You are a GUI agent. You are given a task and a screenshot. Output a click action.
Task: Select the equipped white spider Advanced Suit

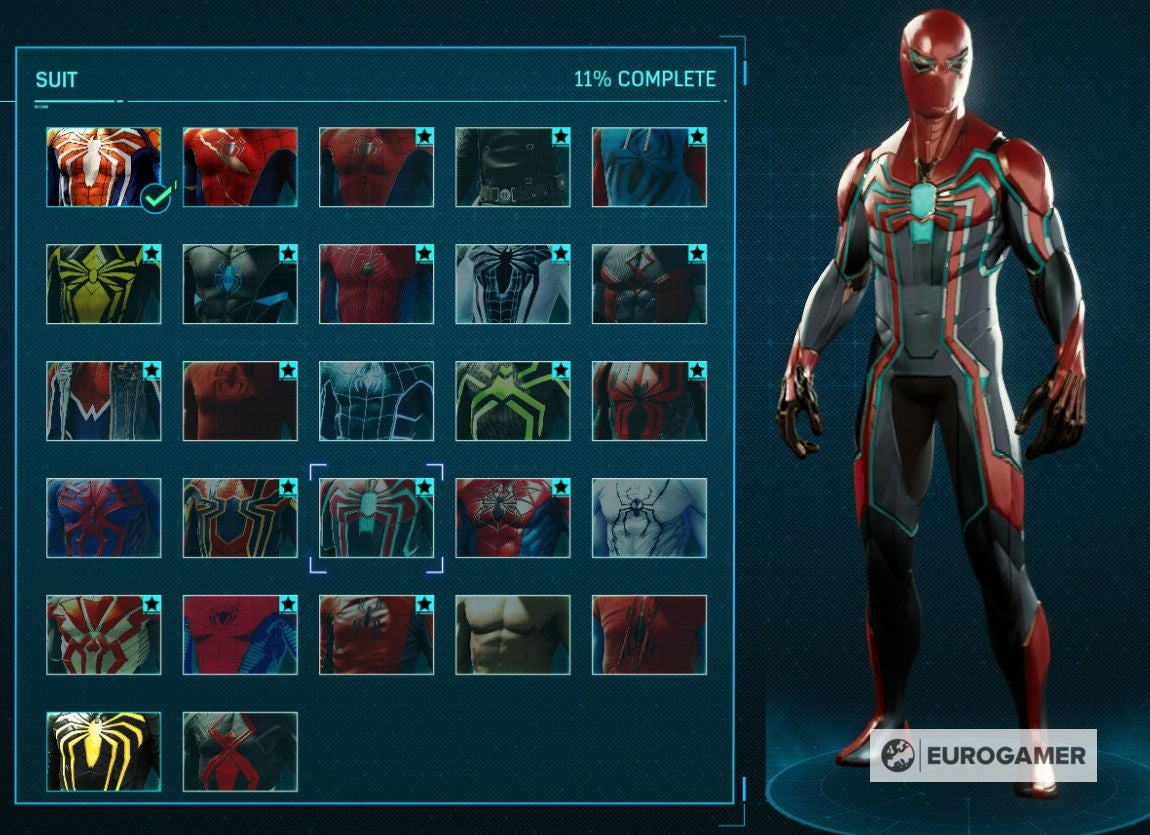[103, 167]
